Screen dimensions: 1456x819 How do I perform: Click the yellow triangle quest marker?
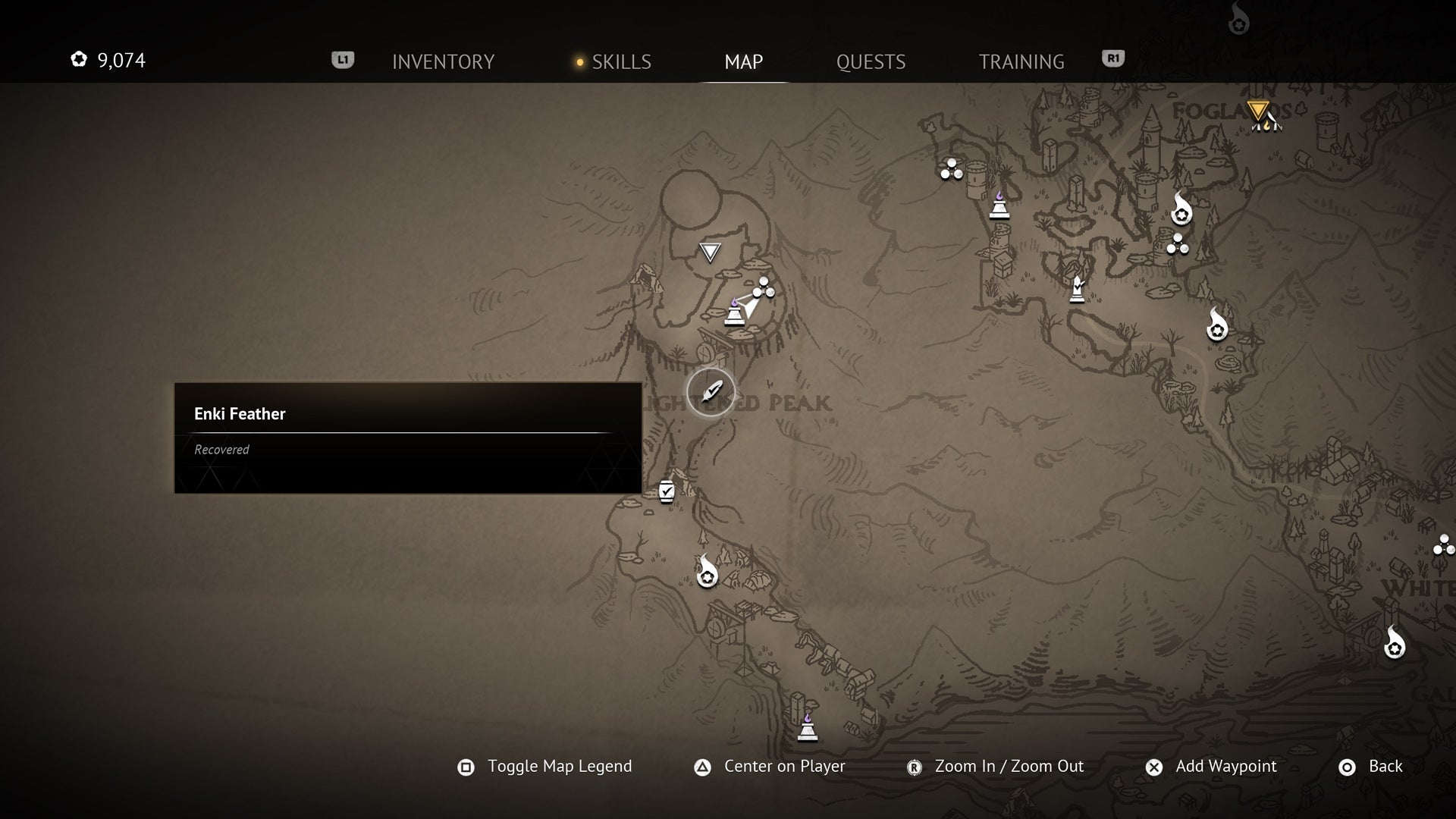(x=1258, y=111)
